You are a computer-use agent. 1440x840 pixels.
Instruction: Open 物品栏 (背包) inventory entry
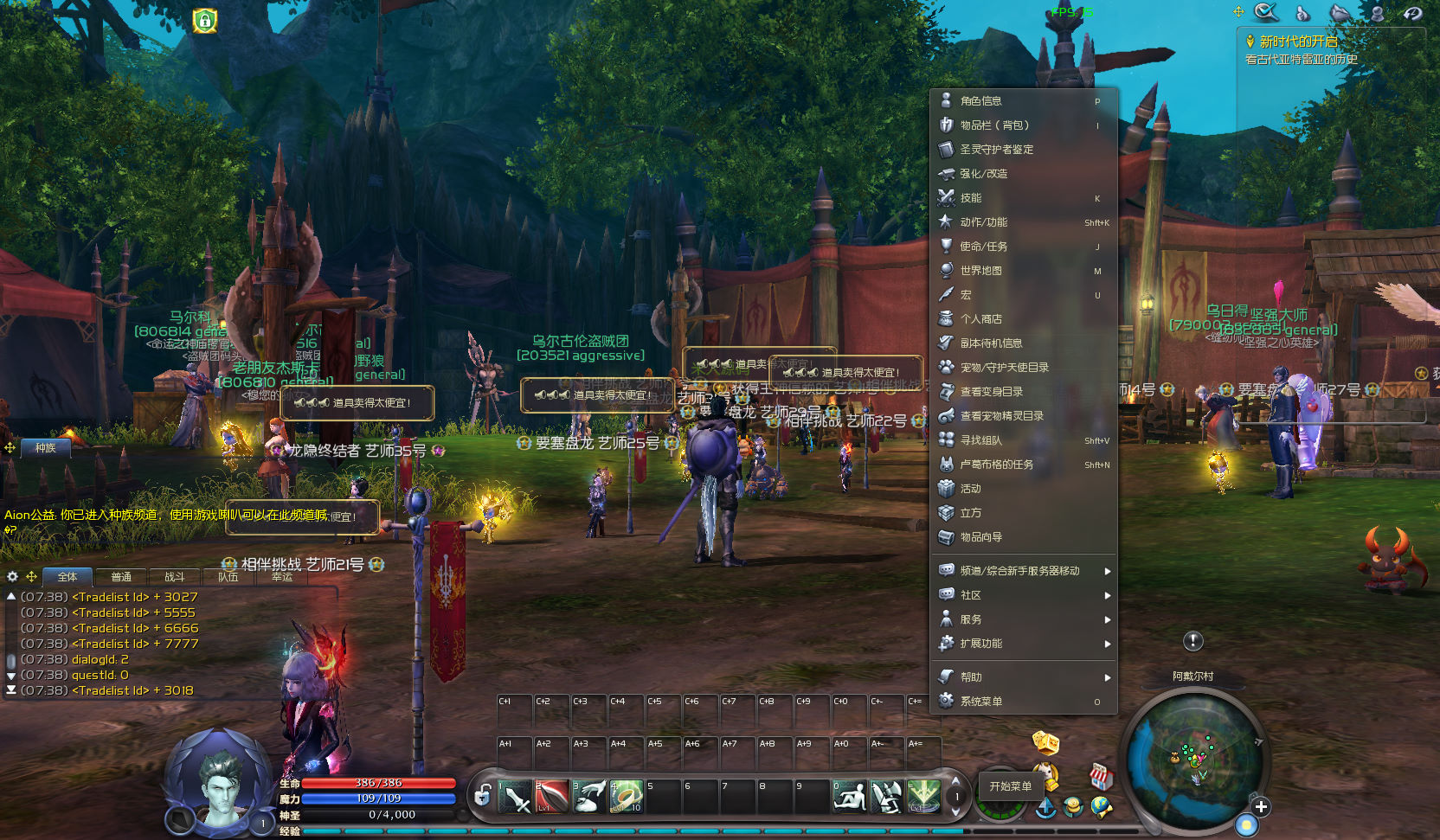click(x=994, y=125)
